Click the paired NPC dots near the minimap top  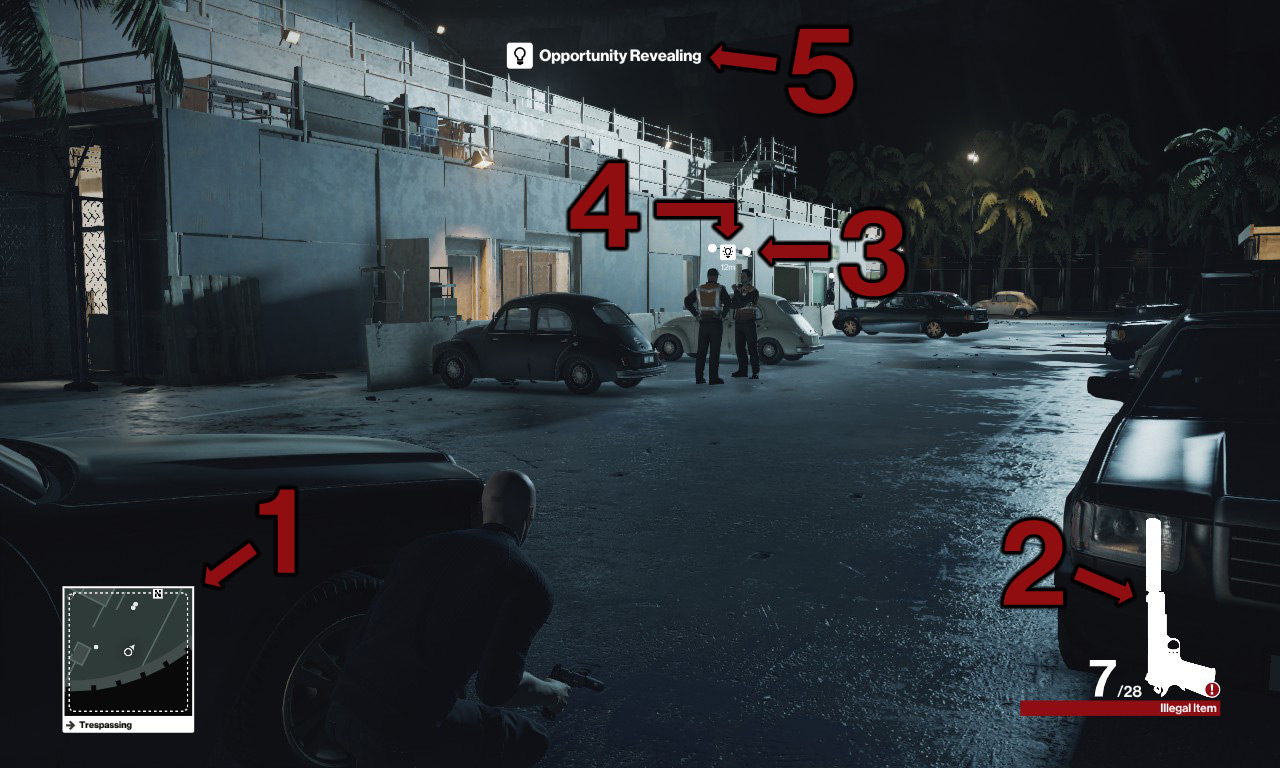[x=134, y=606]
